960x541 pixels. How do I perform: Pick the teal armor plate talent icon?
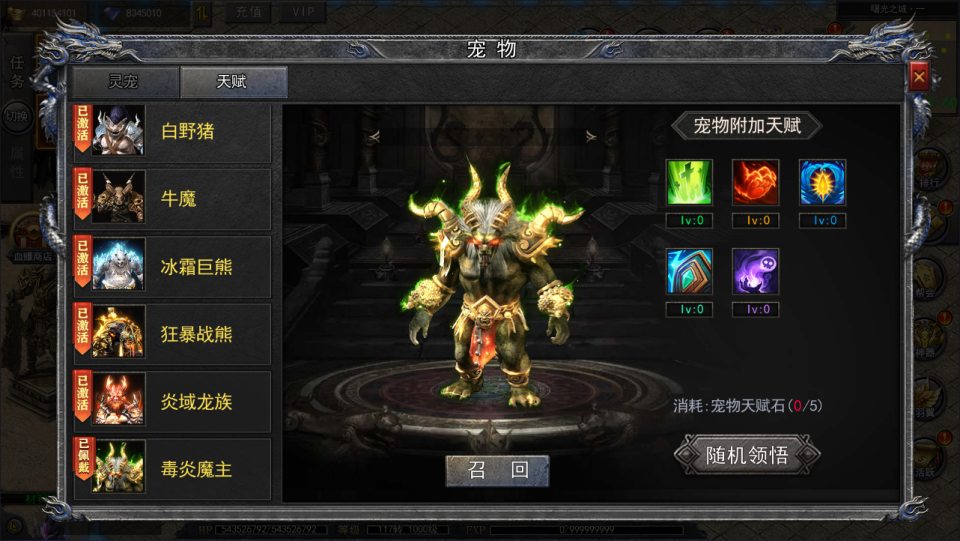[690, 271]
